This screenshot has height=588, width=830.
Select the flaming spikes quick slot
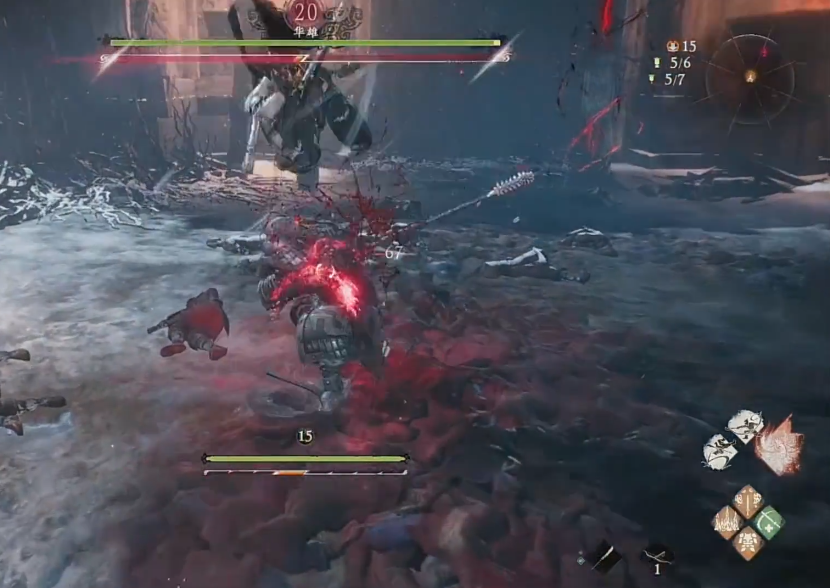coord(728,522)
